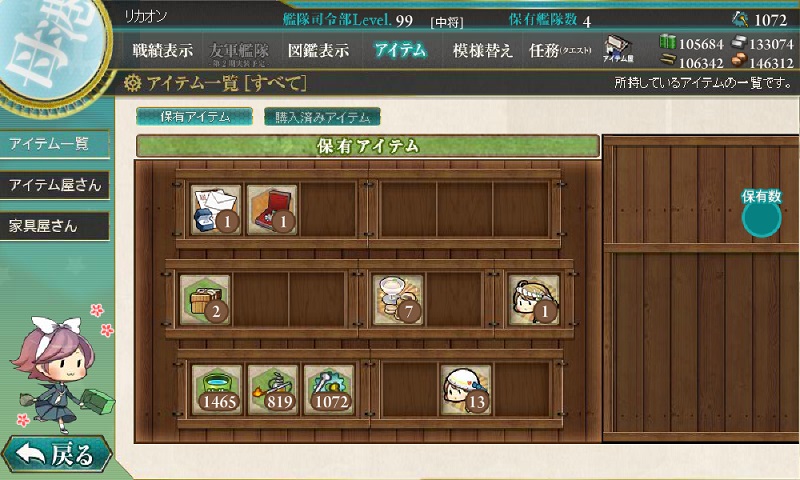This screenshot has height=480, width=800.
Task: Open the 戦績表示 records menu
Action: 163,51
